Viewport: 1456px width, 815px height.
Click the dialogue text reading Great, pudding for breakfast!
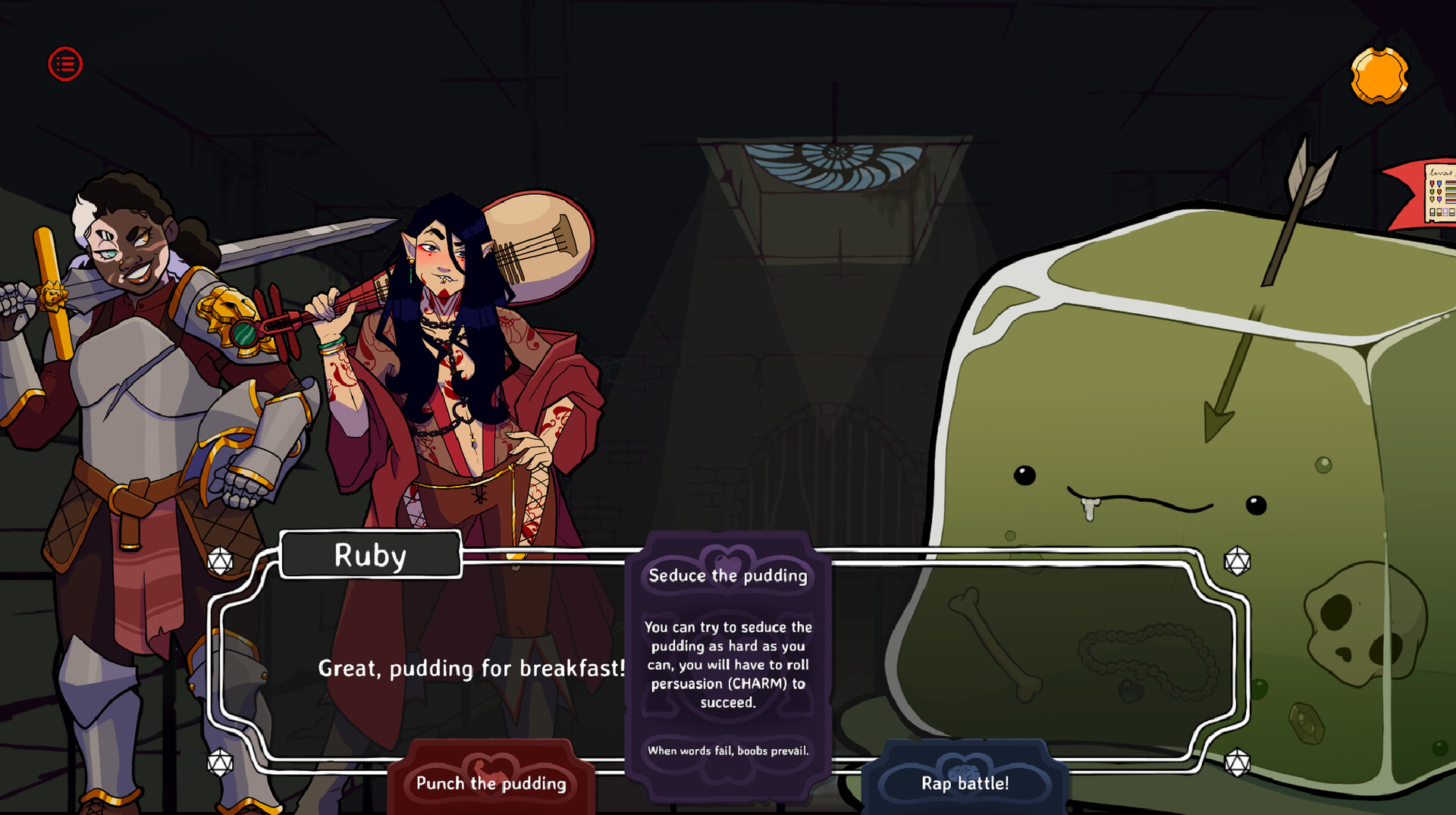(x=472, y=669)
